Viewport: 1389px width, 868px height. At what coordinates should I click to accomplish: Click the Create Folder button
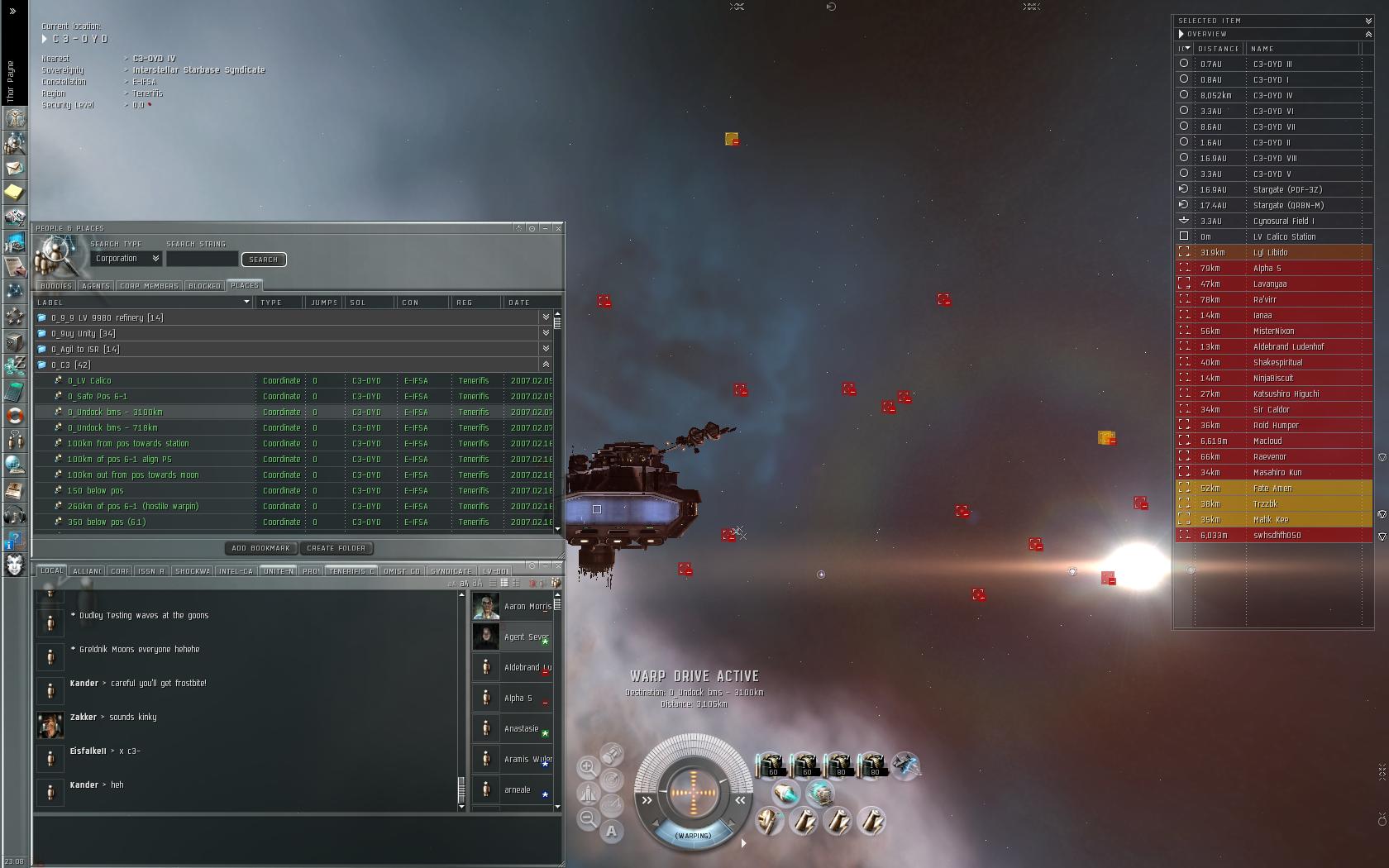point(336,548)
